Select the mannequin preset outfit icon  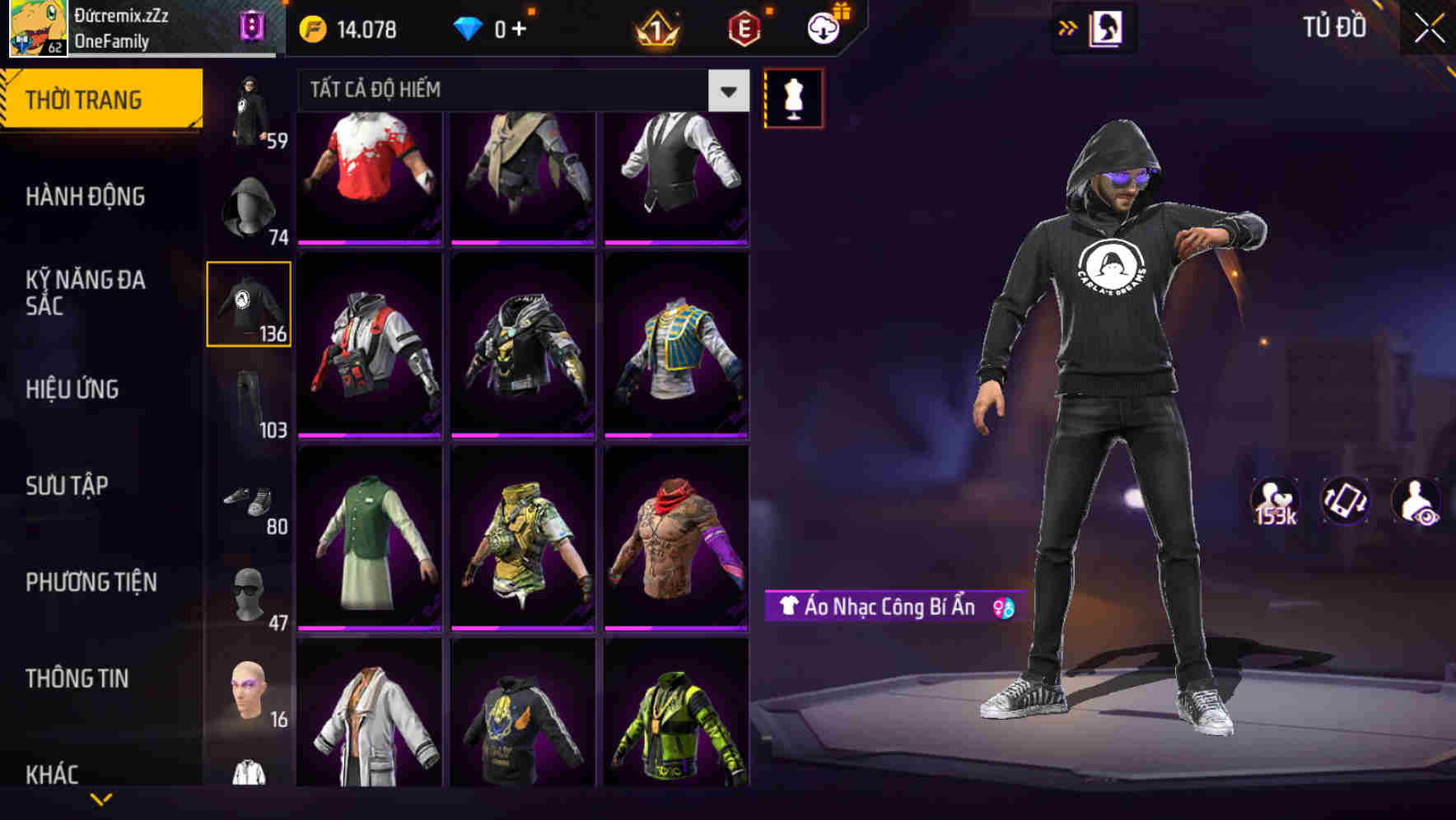click(x=793, y=98)
